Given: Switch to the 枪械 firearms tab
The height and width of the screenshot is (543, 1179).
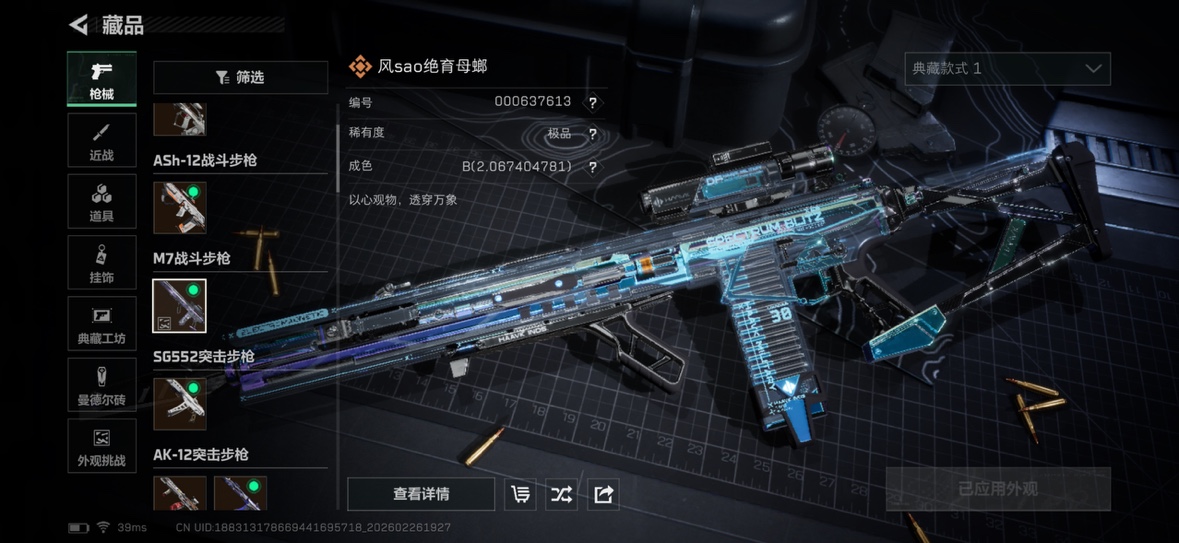Looking at the screenshot, I should coord(102,79).
